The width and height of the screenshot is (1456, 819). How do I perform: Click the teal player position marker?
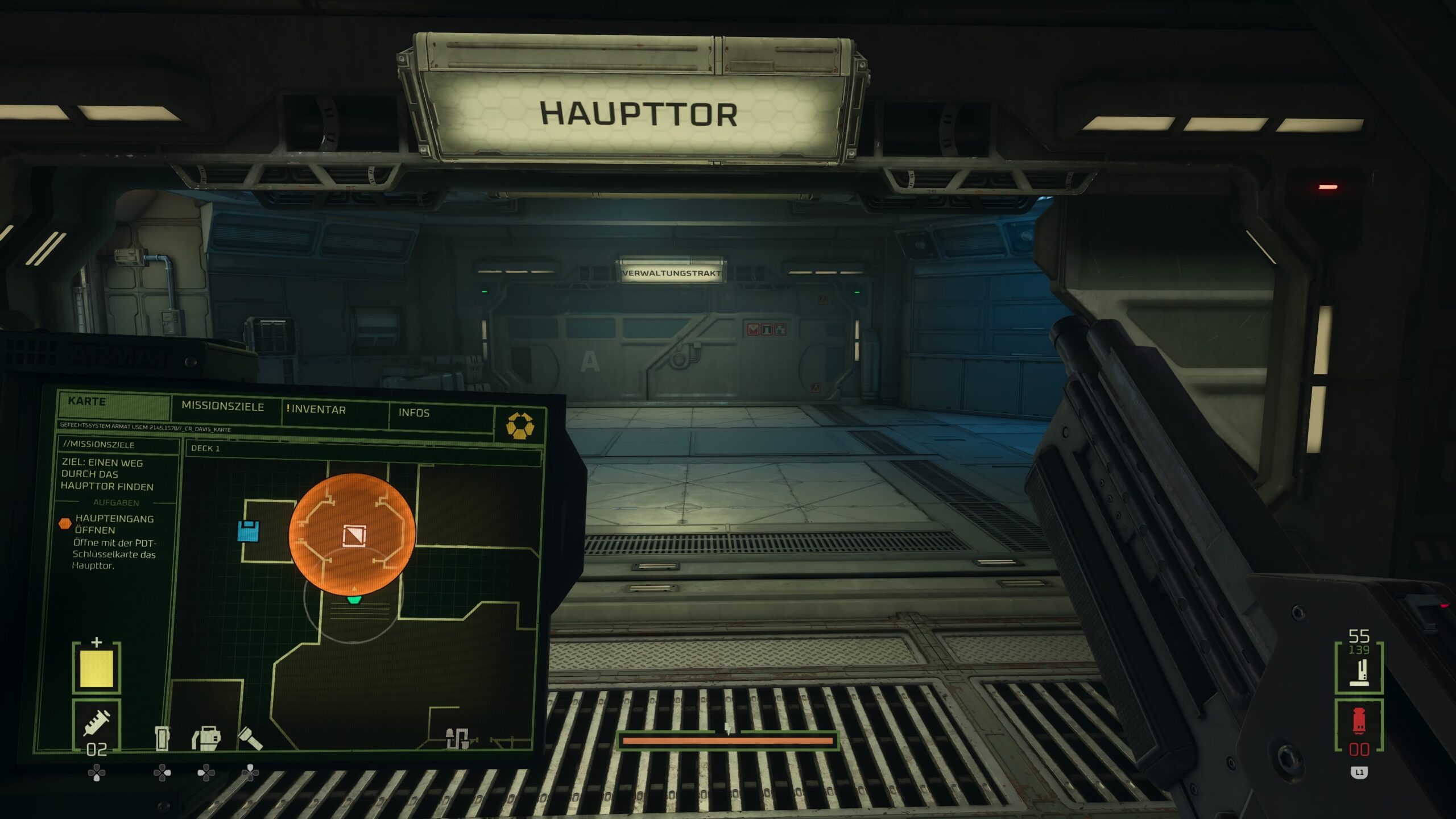click(x=354, y=599)
